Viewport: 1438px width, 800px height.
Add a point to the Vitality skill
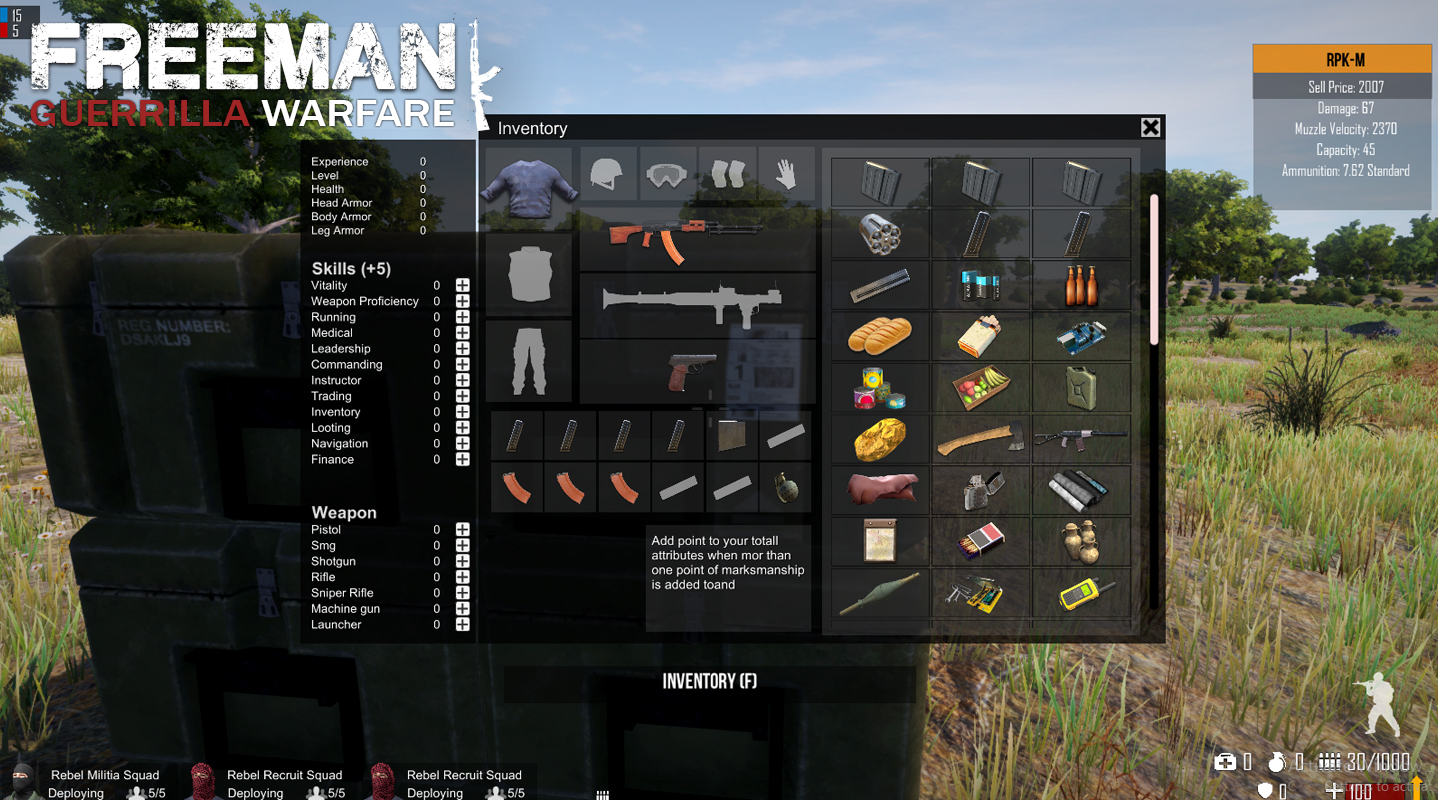point(461,285)
